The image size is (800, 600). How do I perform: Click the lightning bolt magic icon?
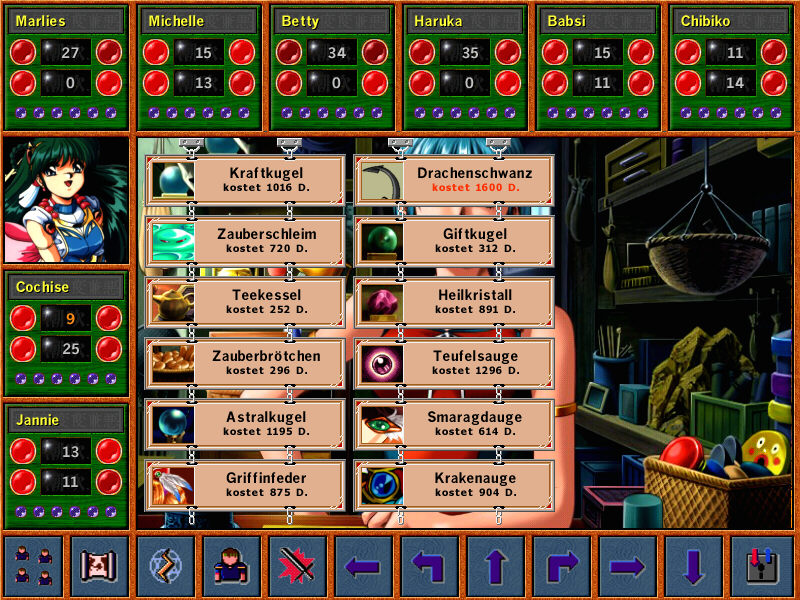[166, 567]
